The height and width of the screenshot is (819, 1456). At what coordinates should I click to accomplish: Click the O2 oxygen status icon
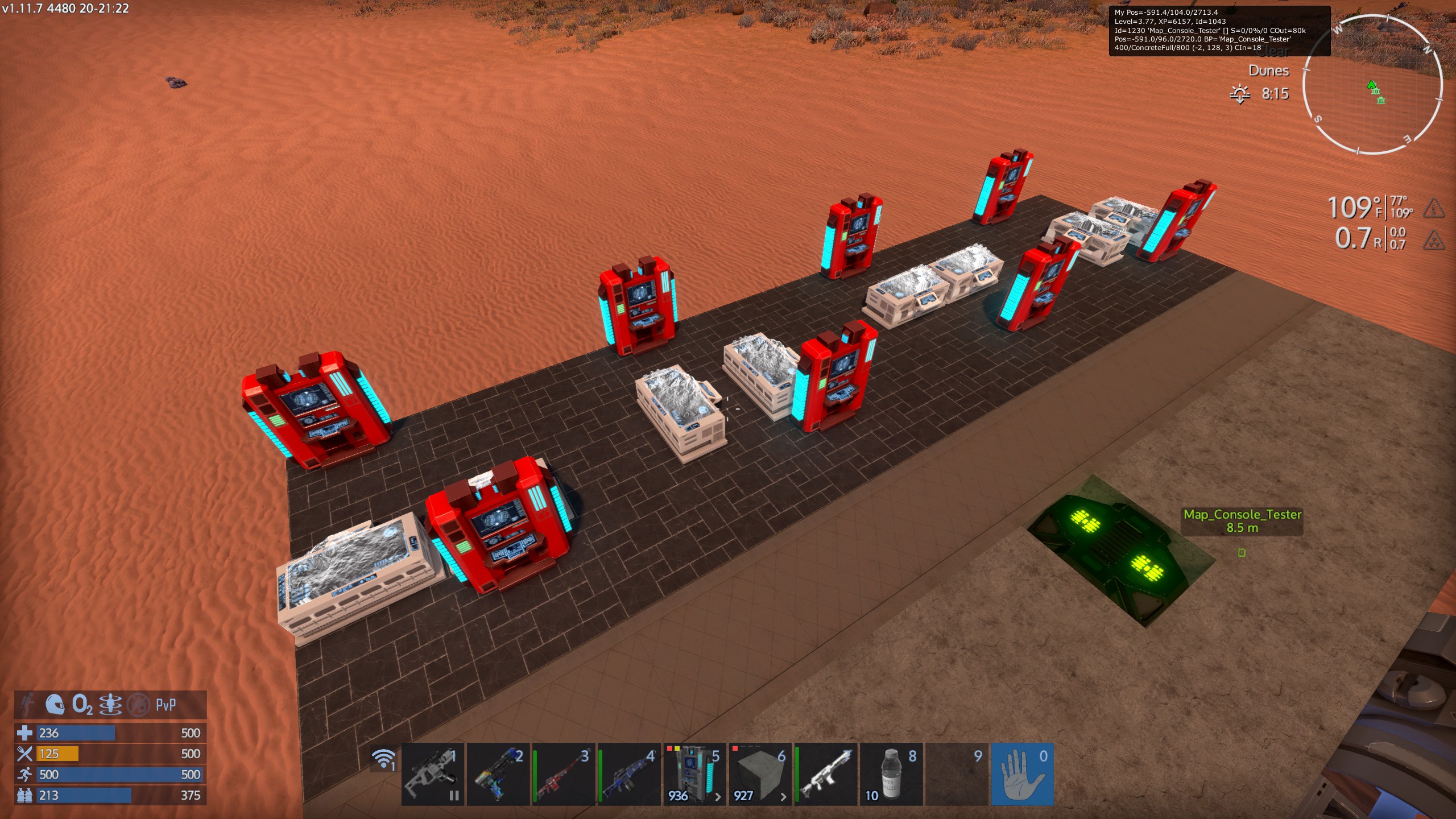click(82, 705)
